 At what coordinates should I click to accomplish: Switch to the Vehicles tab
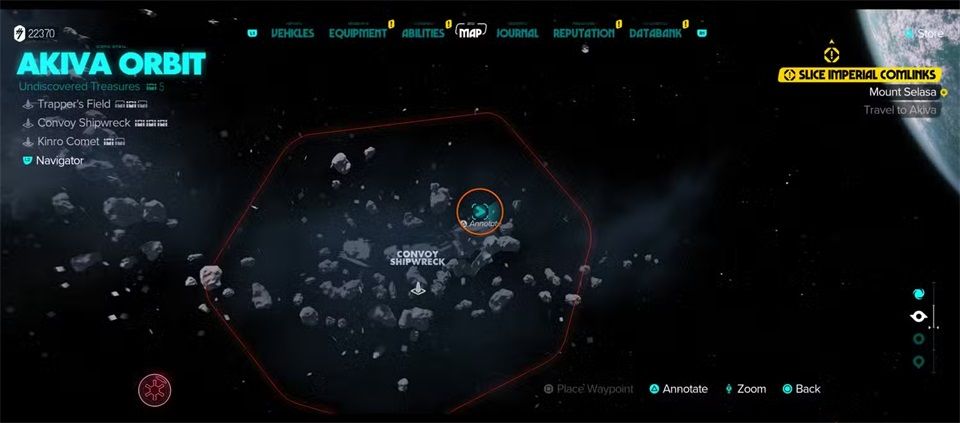pos(292,33)
